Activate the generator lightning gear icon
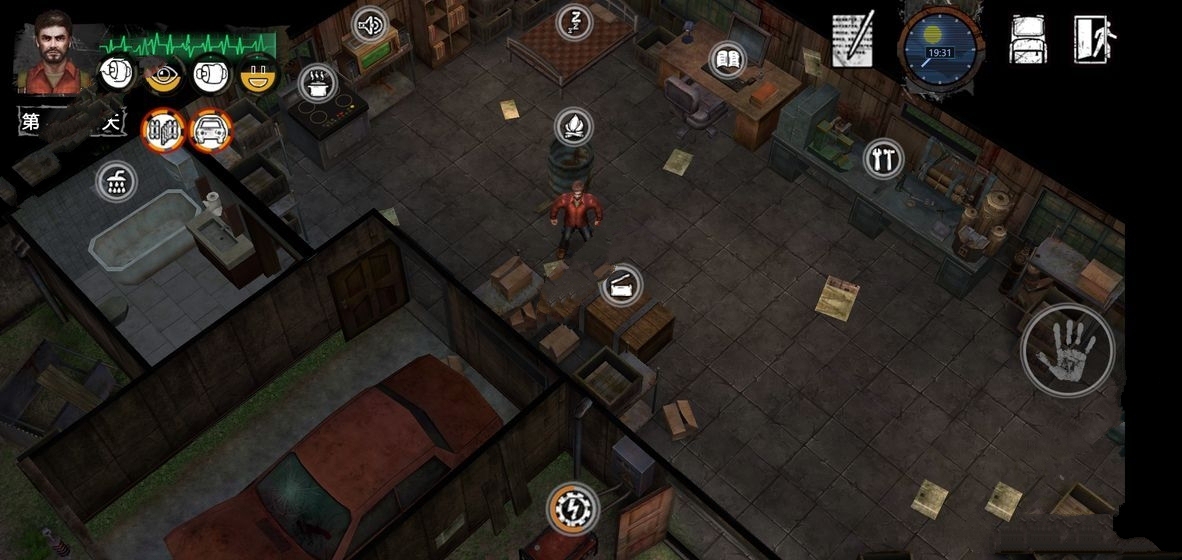This screenshot has width=1182, height=560. click(x=574, y=508)
